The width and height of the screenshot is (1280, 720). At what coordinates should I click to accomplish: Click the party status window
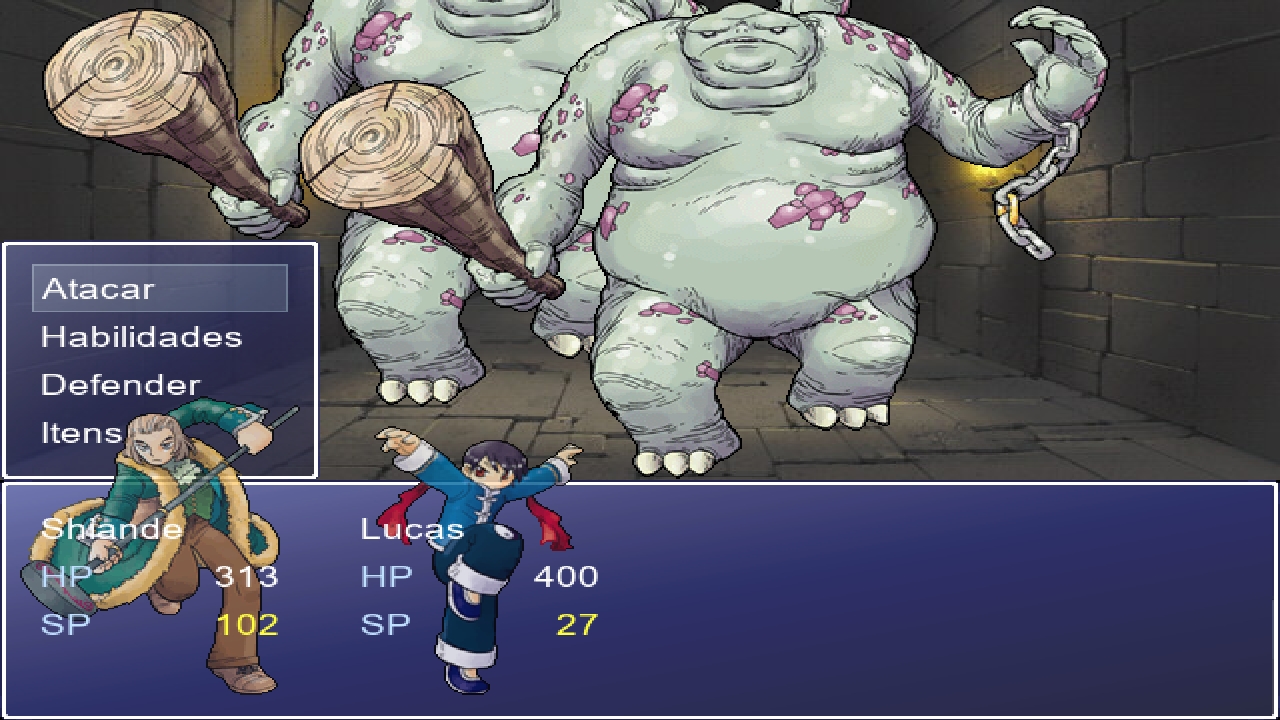850,600
